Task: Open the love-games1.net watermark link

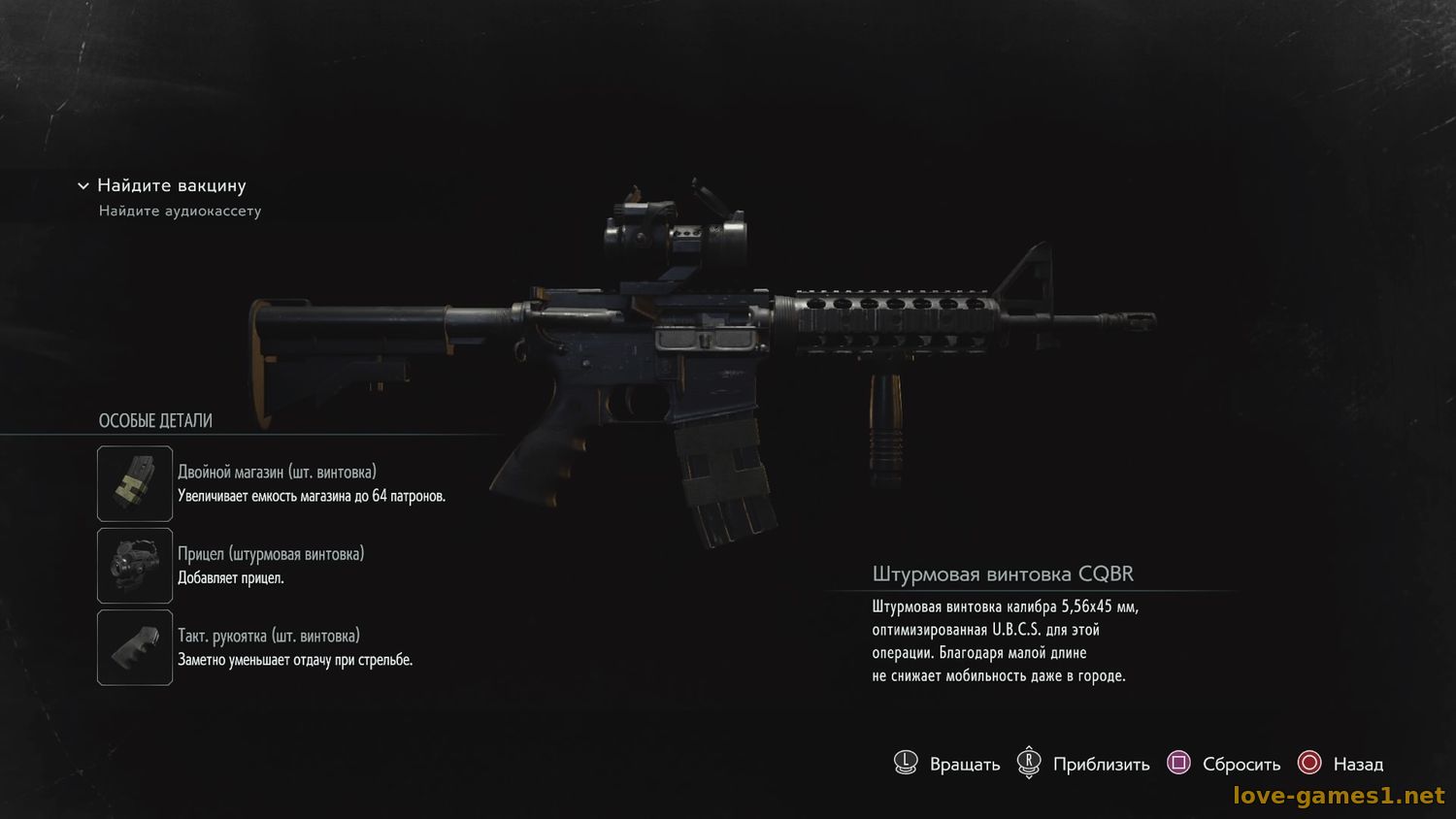Action: pos(1339,796)
